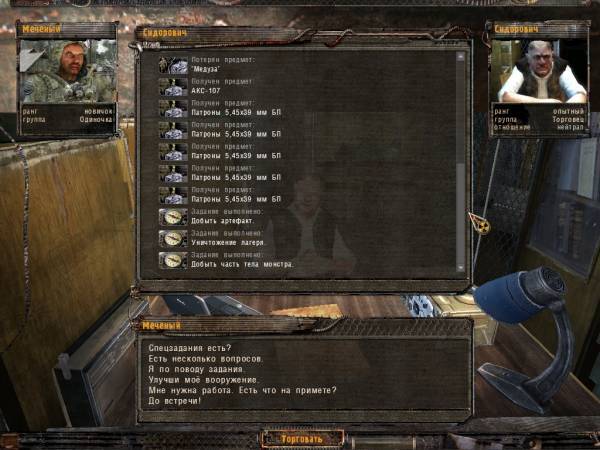
Task: Open trade with the Торговать button
Action: pos(302,438)
